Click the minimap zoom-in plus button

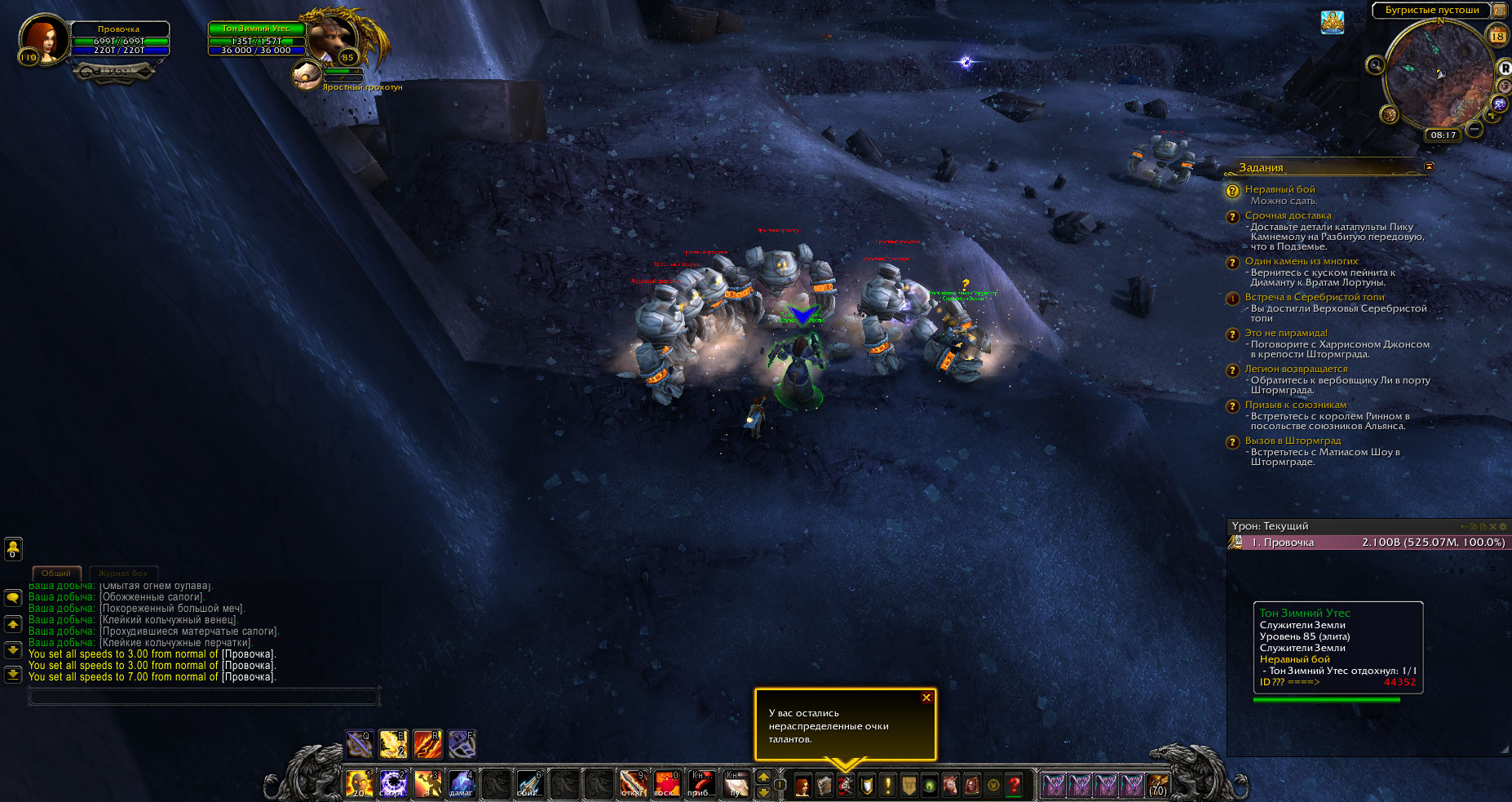tap(1492, 115)
